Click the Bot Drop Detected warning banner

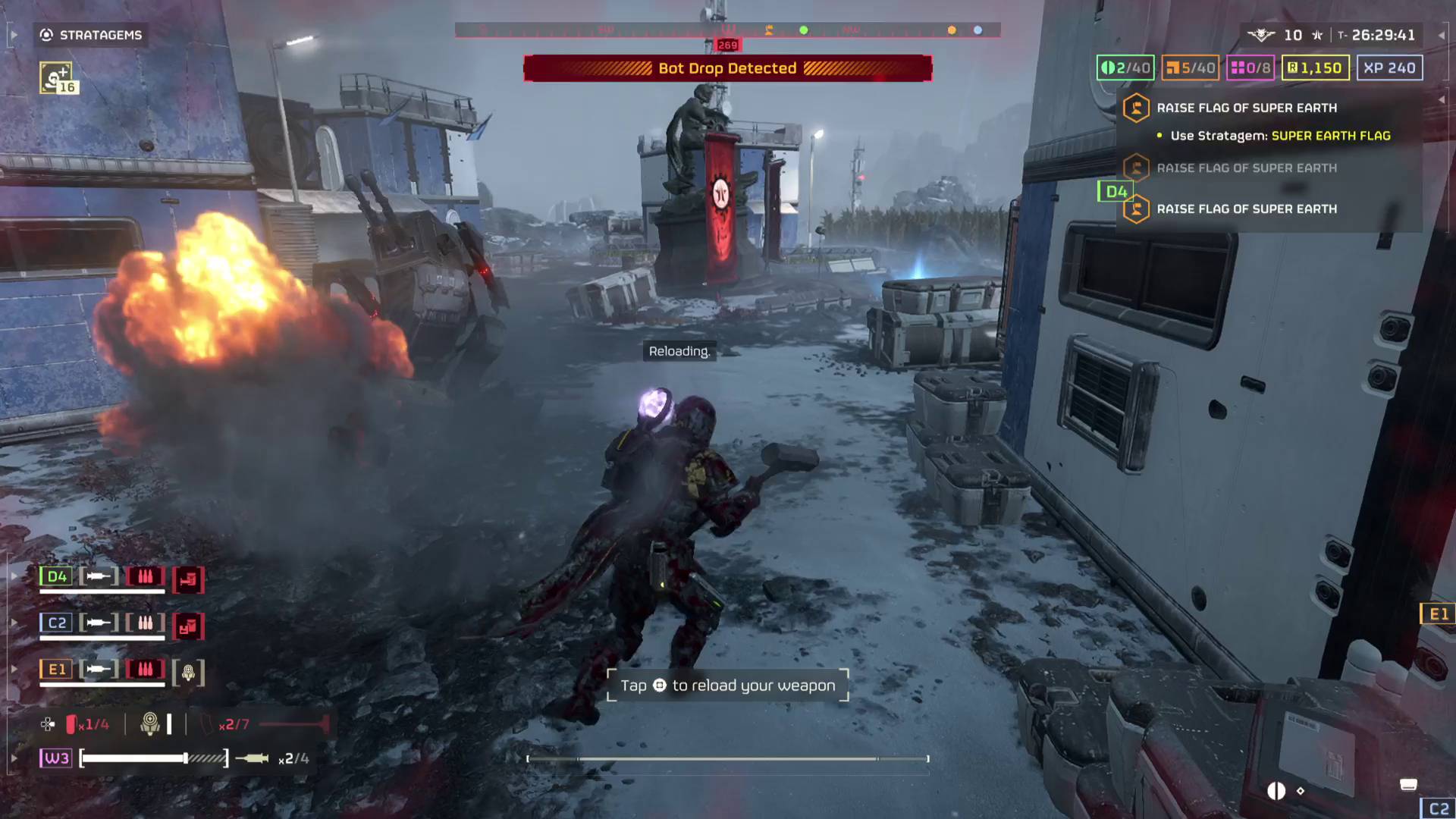click(726, 68)
